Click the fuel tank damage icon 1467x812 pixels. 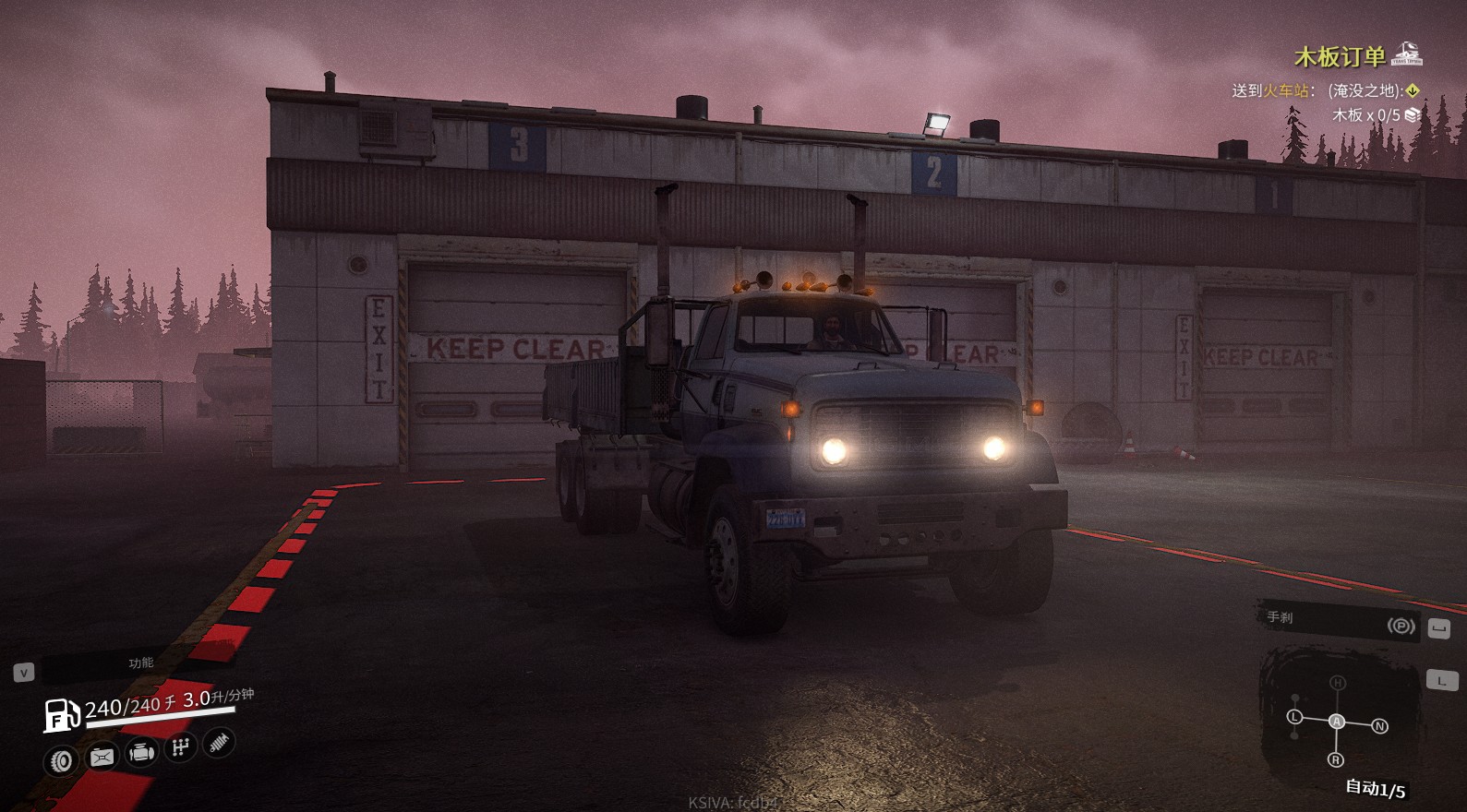(x=102, y=758)
